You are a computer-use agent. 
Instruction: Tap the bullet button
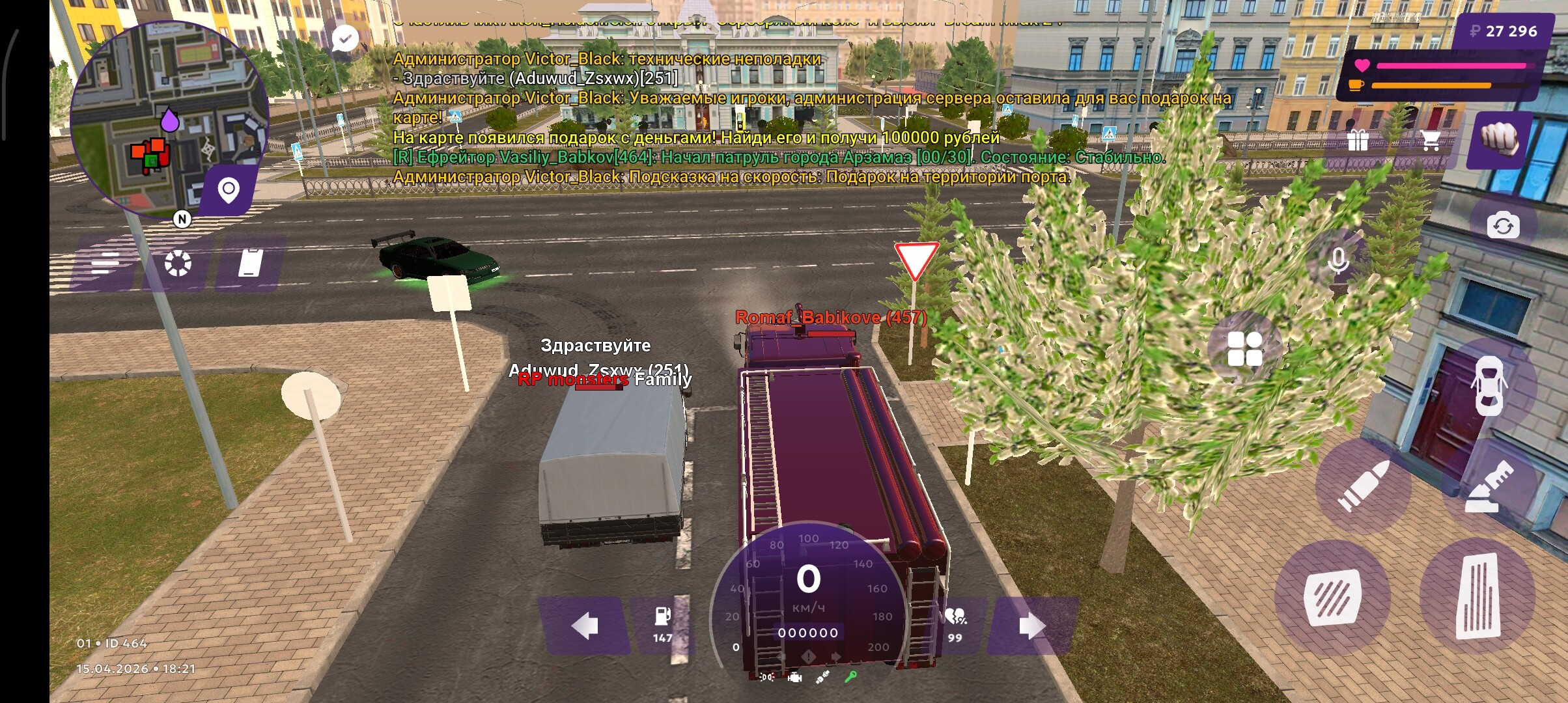1362,486
